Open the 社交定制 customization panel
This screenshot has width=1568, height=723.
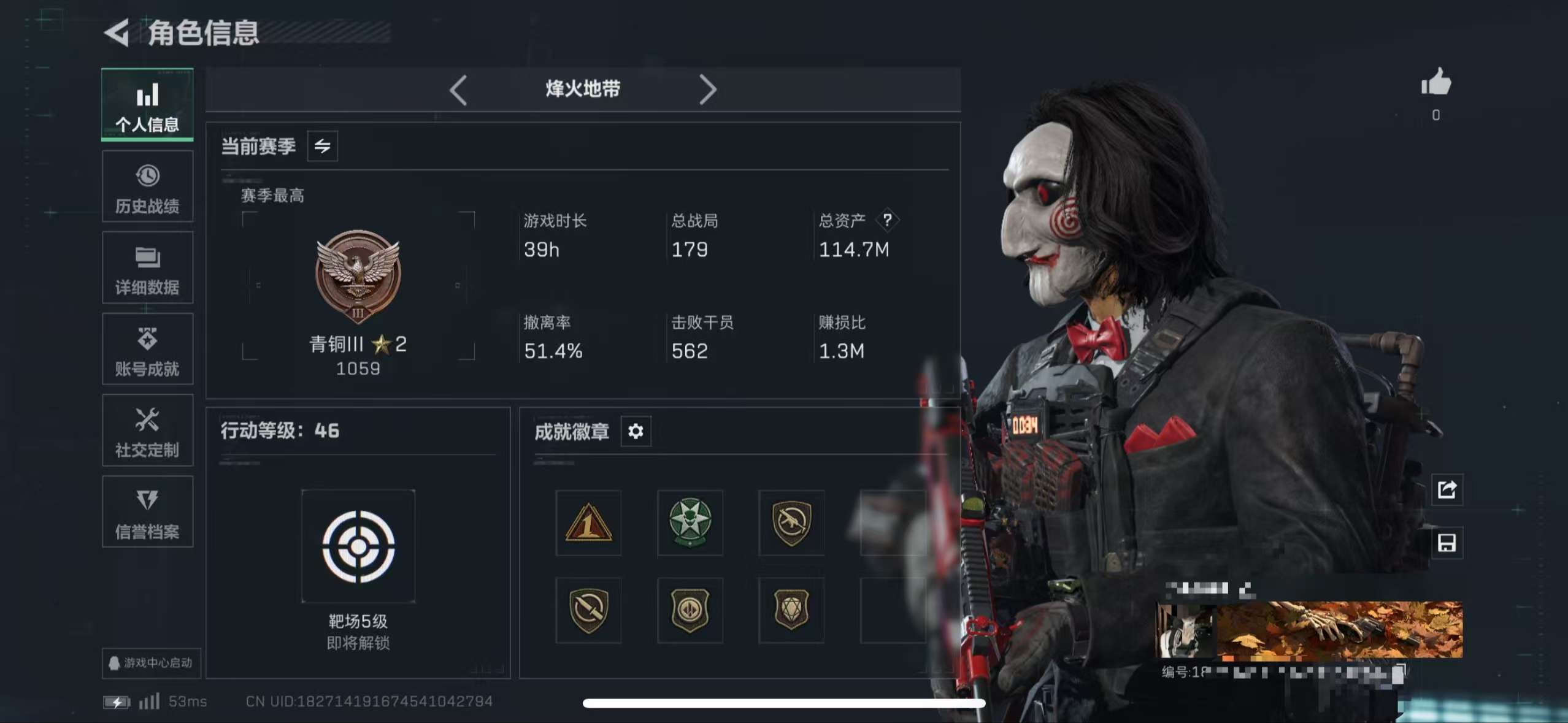147,431
